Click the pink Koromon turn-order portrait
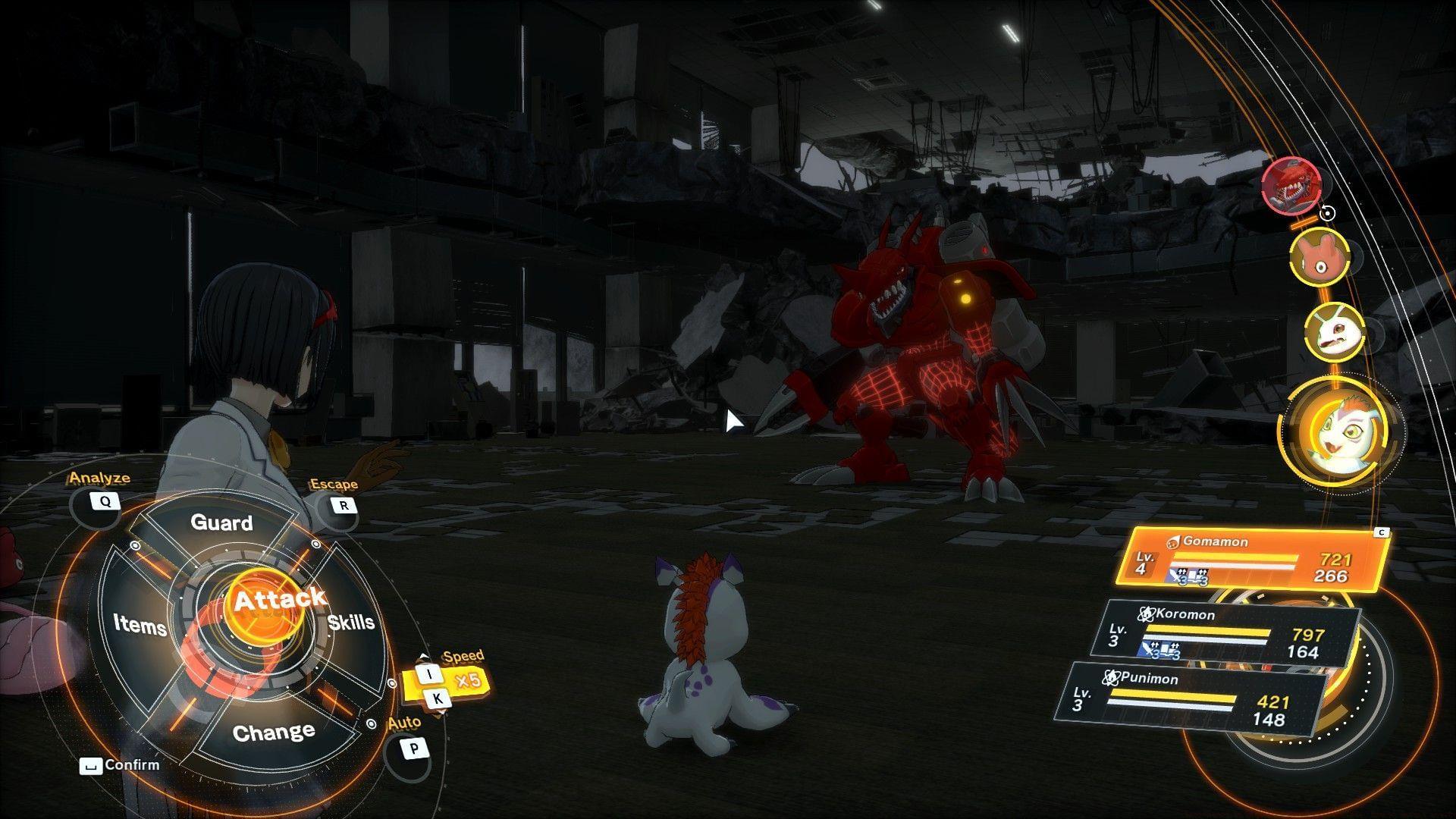 click(x=1319, y=257)
